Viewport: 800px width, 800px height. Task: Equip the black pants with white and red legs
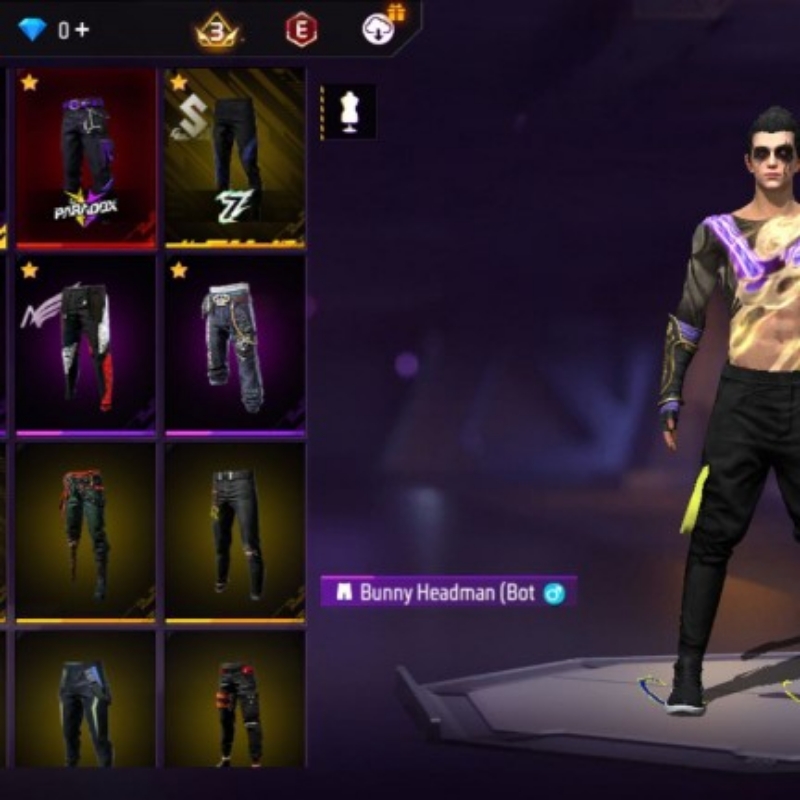click(x=86, y=344)
